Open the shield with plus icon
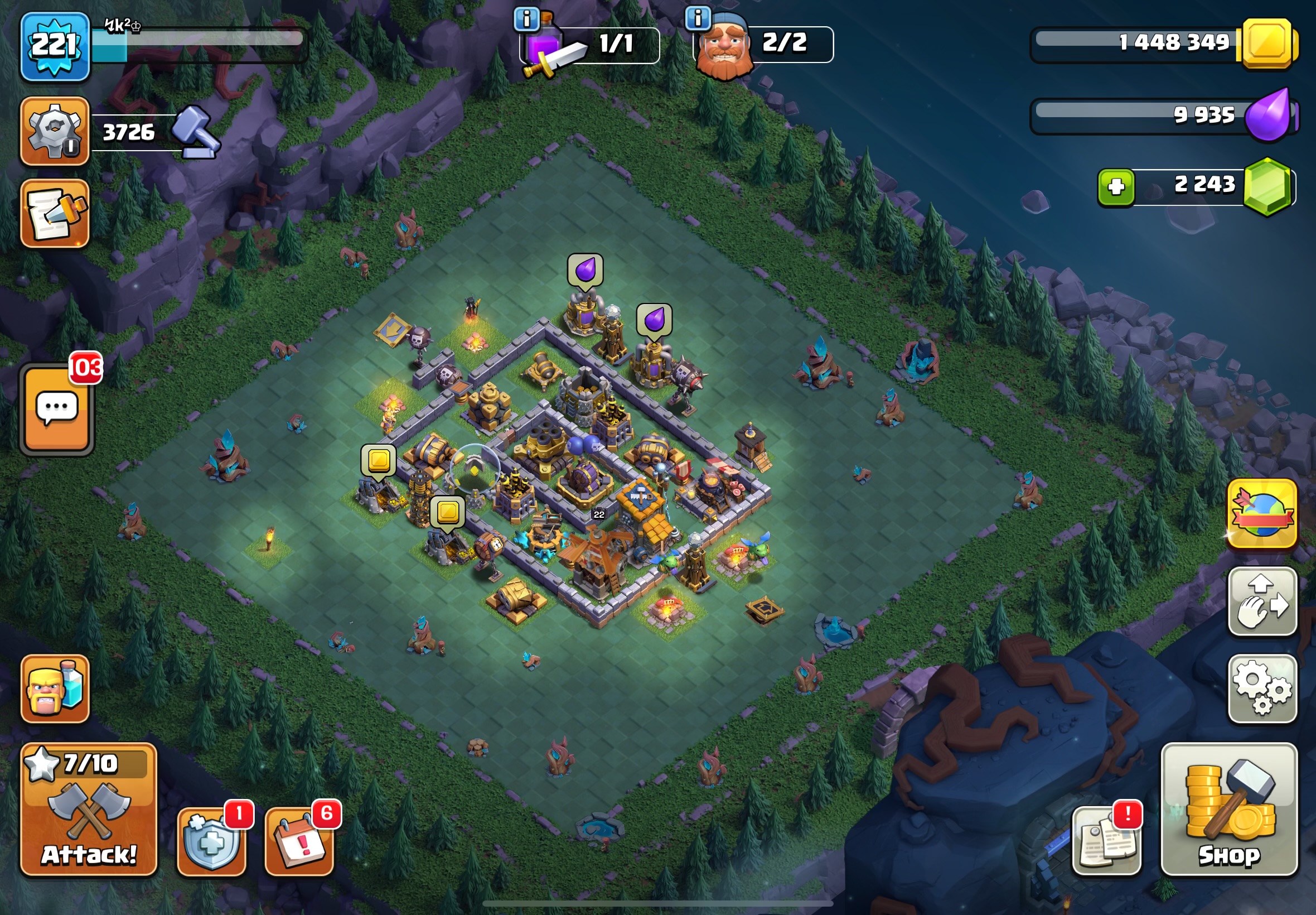The height and width of the screenshot is (915, 1316). click(211, 841)
